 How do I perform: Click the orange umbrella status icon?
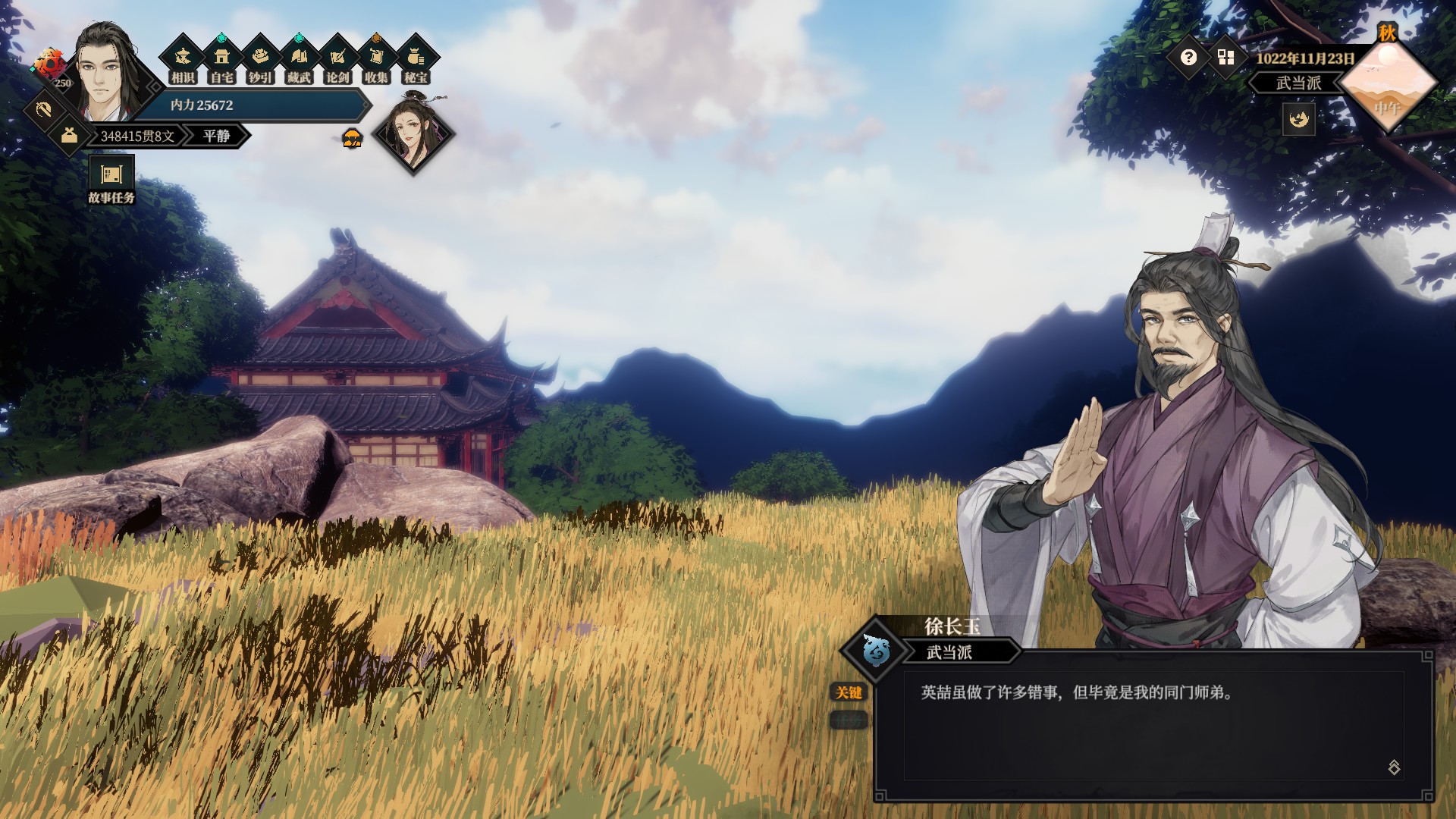click(353, 139)
